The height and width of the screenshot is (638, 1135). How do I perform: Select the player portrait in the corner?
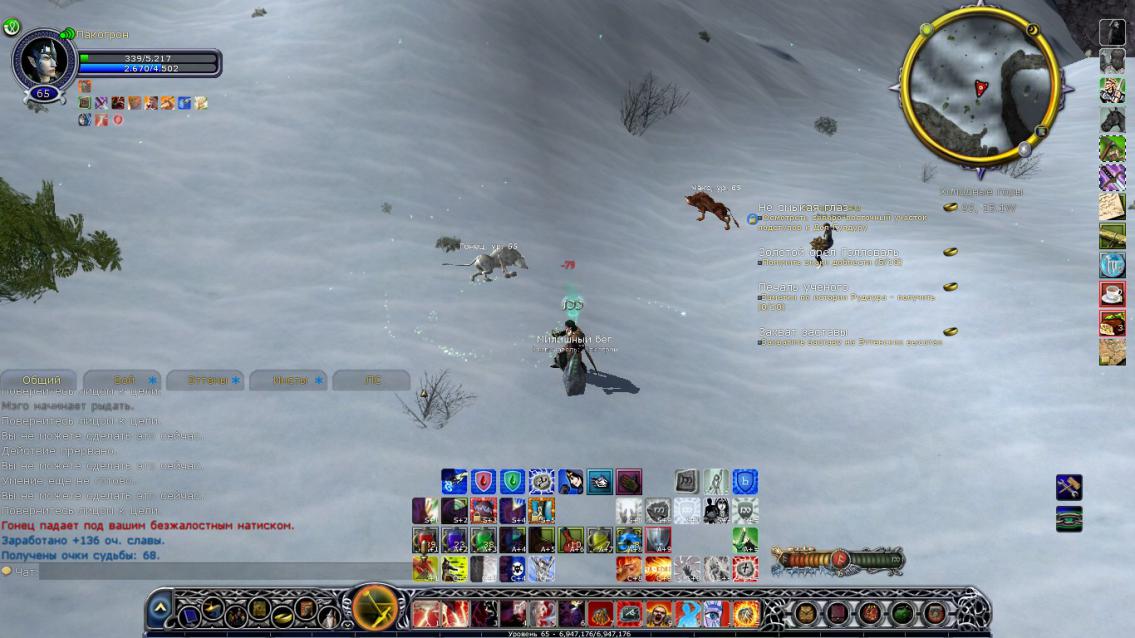tap(42, 59)
